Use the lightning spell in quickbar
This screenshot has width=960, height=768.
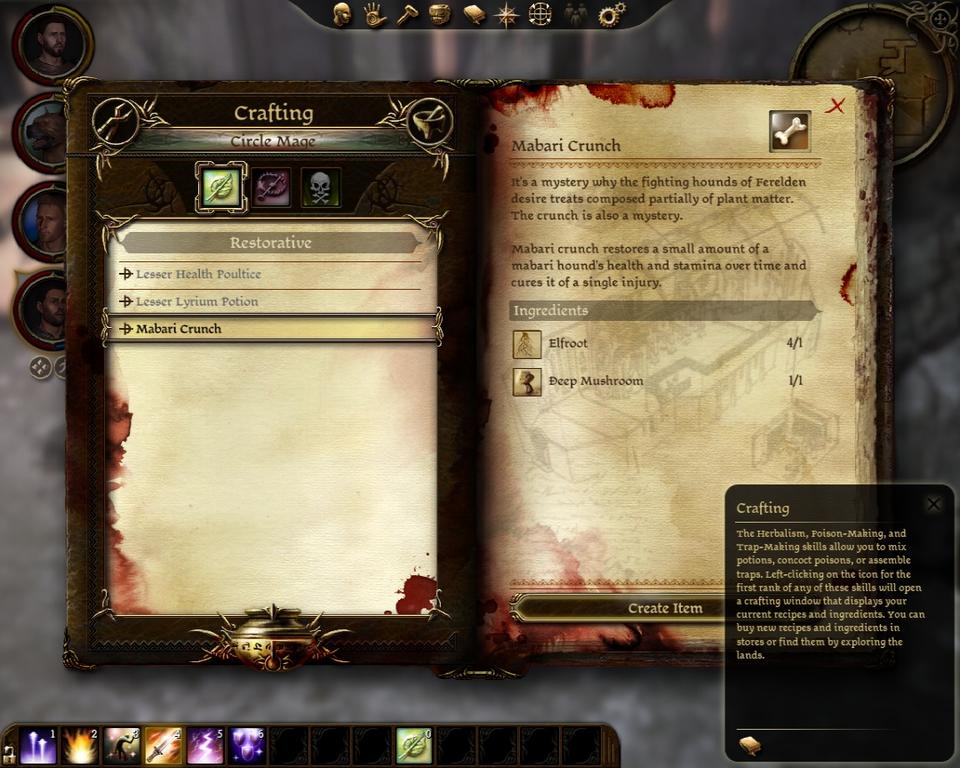tap(205, 746)
